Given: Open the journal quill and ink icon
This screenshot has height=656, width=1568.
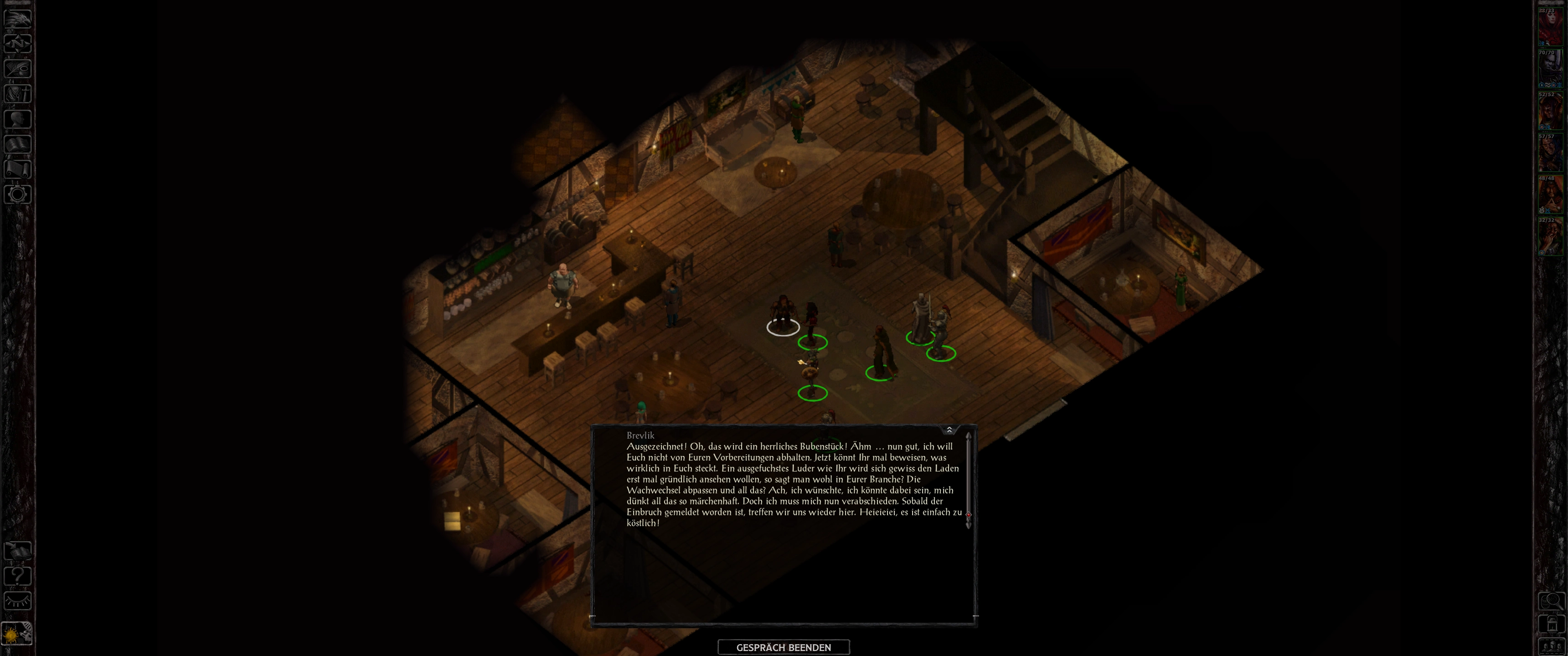Looking at the screenshot, I should (18, 68).
